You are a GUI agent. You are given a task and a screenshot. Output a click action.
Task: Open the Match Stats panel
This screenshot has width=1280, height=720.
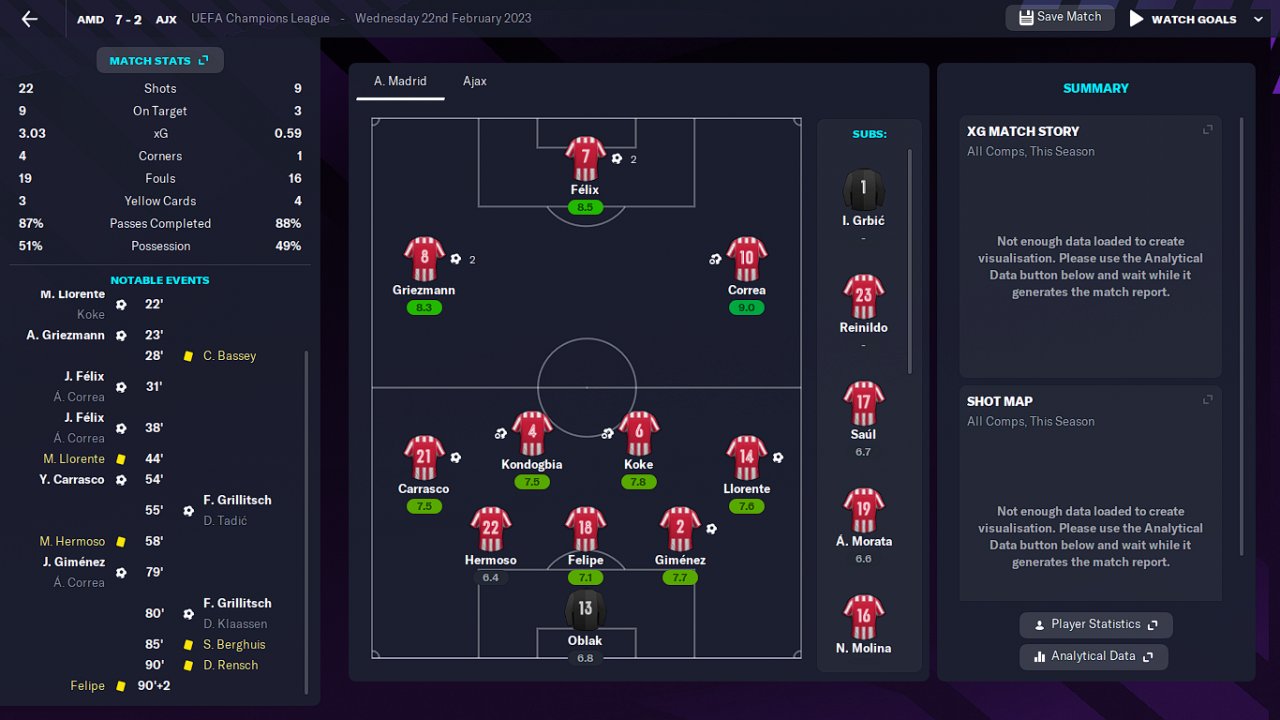(x=159, y=61)
